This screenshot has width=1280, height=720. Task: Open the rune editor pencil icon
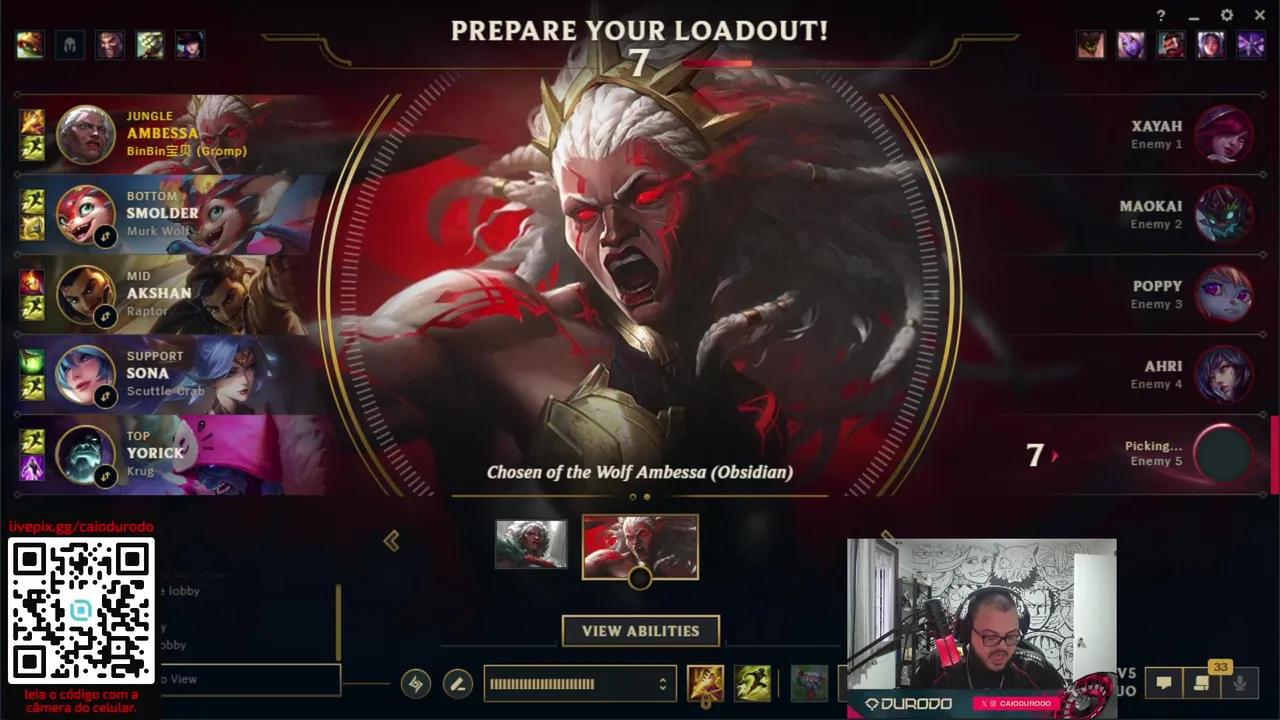tap(458, 684)
